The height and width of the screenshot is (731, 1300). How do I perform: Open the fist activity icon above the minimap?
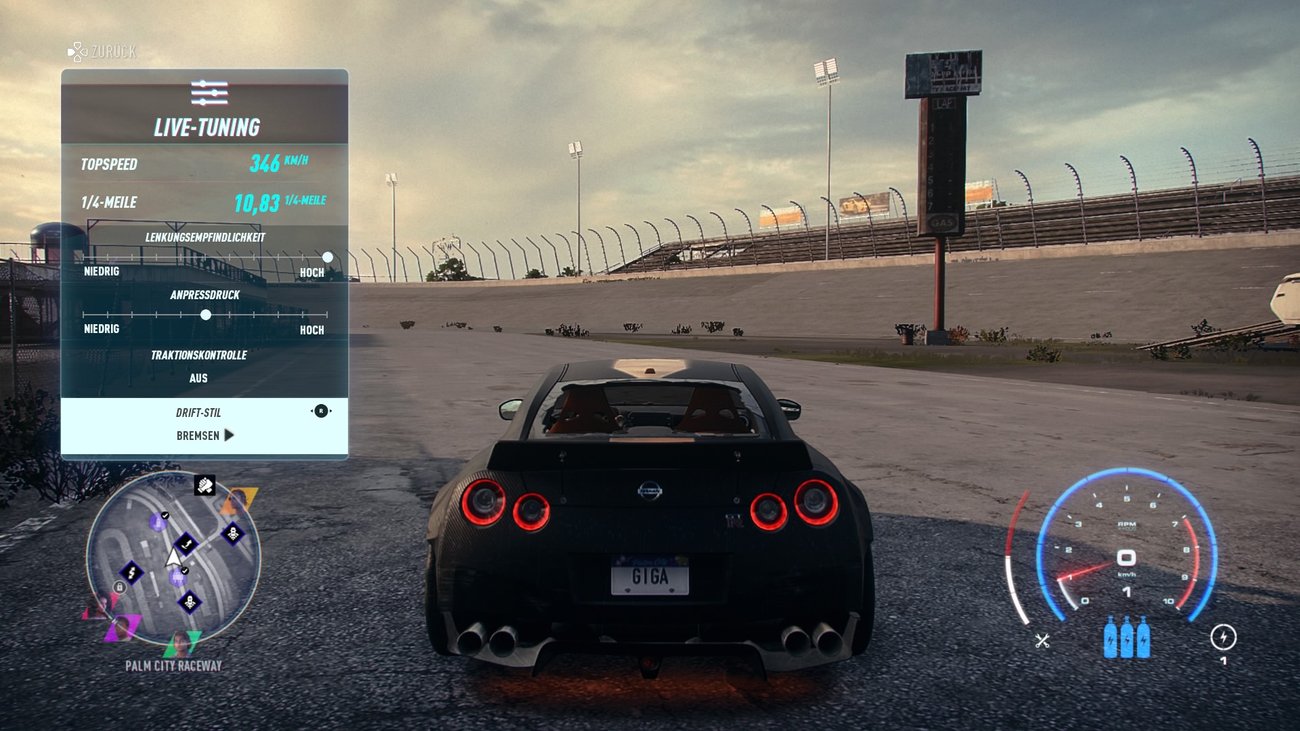pyautogui.click(x=205, y=487)
